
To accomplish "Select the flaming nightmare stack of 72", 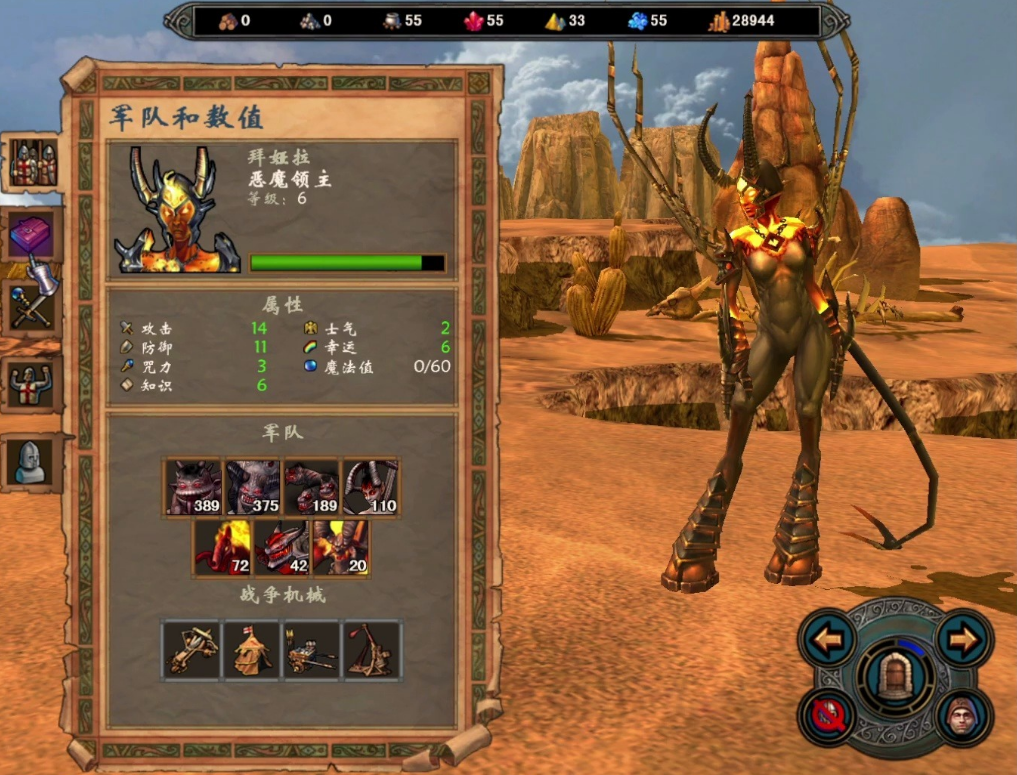I will click(223, 547).
